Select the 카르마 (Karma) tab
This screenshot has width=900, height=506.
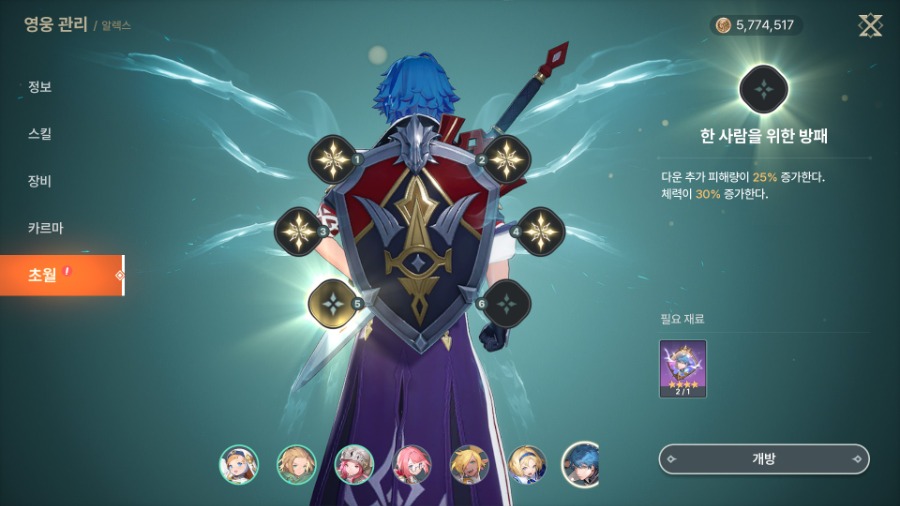tap(45, 228)
